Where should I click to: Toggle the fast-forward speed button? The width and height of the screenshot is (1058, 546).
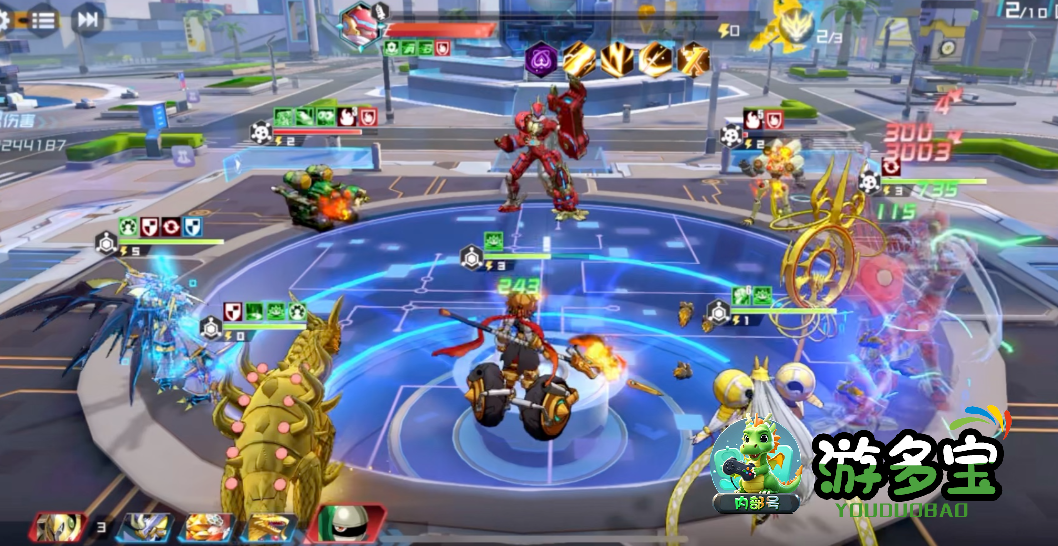[x=89, y=18]
